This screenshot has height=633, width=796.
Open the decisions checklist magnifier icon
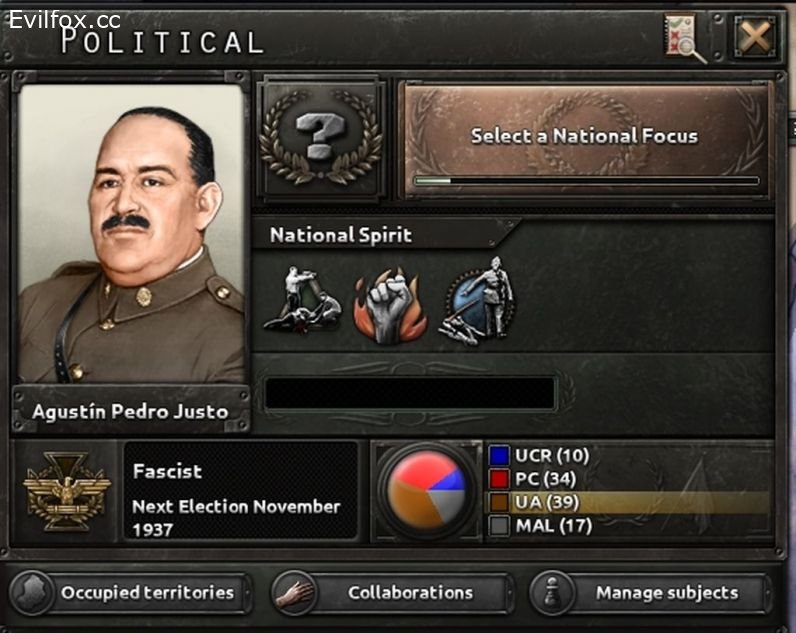coord(685,38)
